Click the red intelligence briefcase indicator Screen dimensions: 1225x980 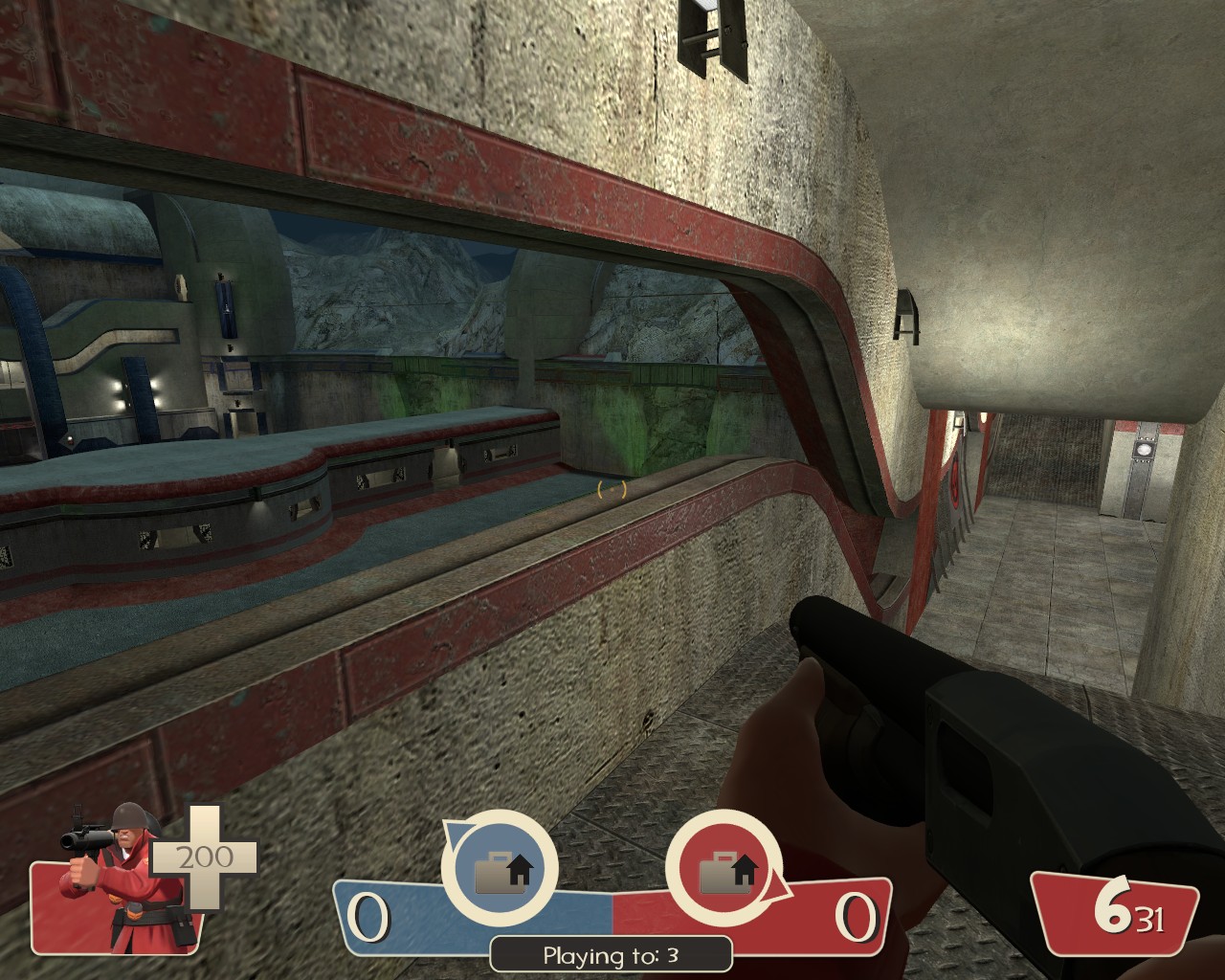(724, 870)
